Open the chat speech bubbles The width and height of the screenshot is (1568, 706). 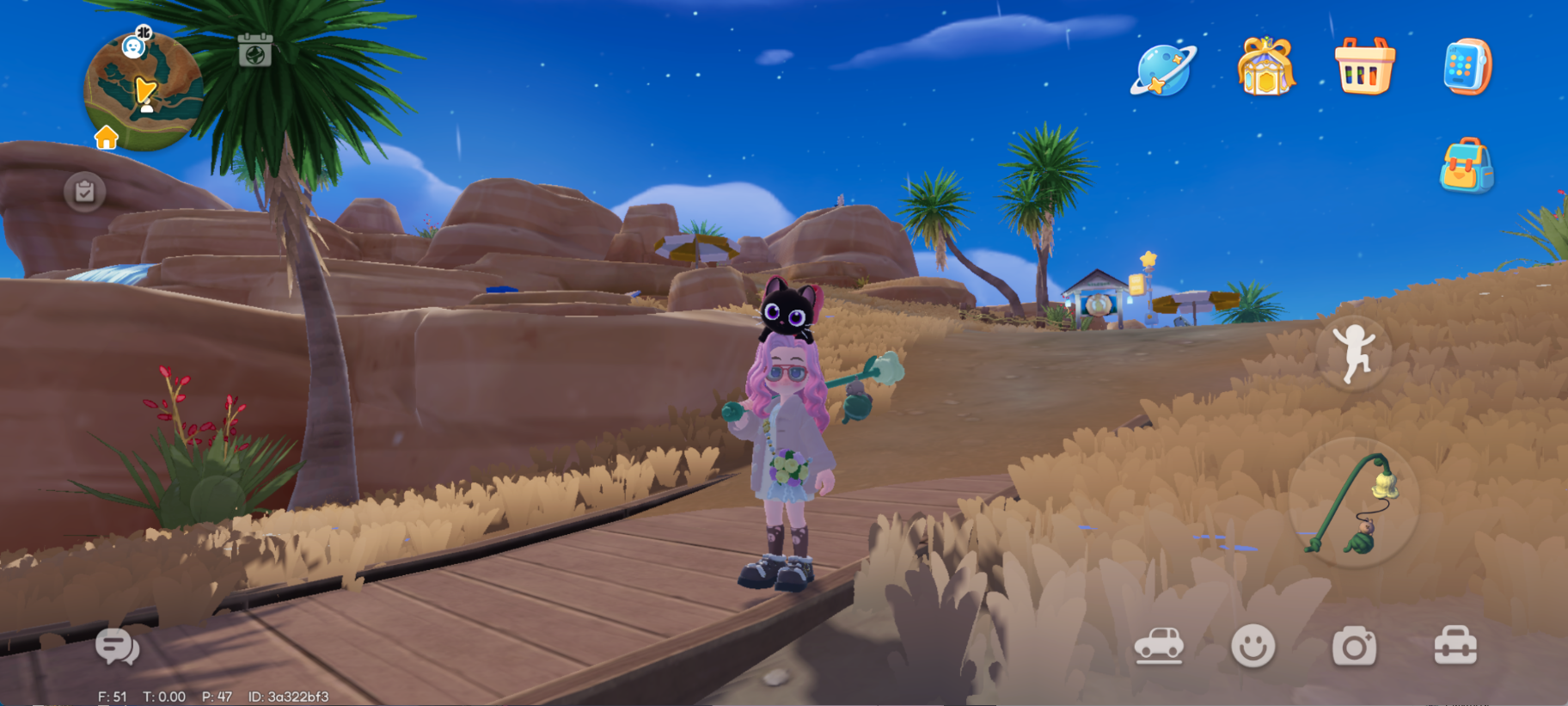(117, 647)
